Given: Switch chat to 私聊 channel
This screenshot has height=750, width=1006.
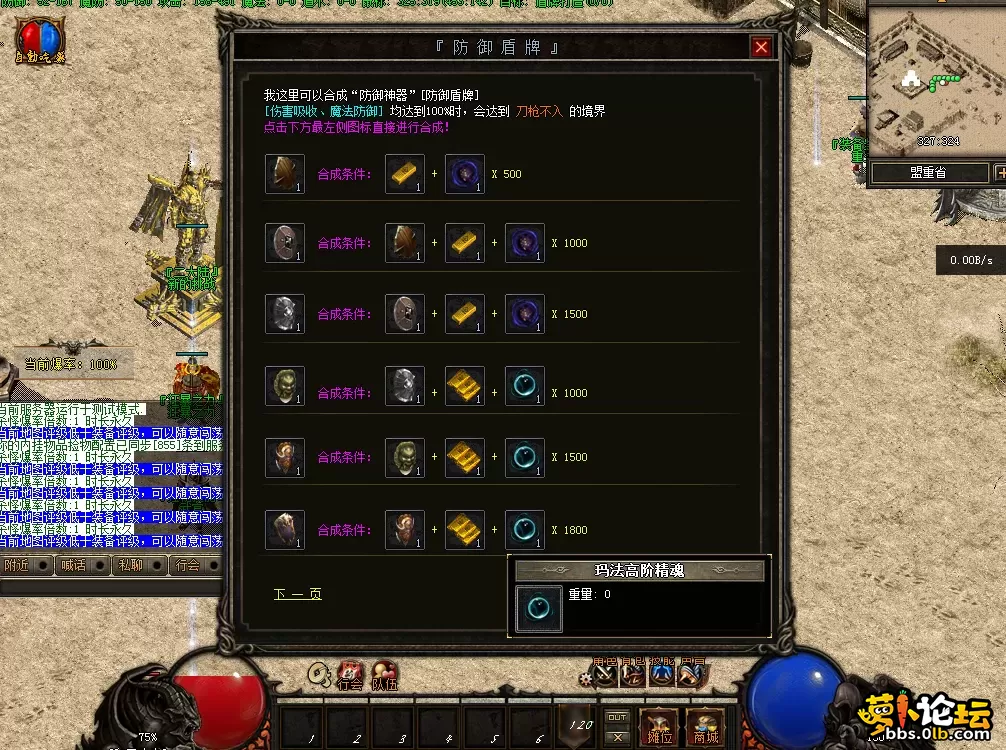Looking at the screenshot, I should (x=130, y=565).
